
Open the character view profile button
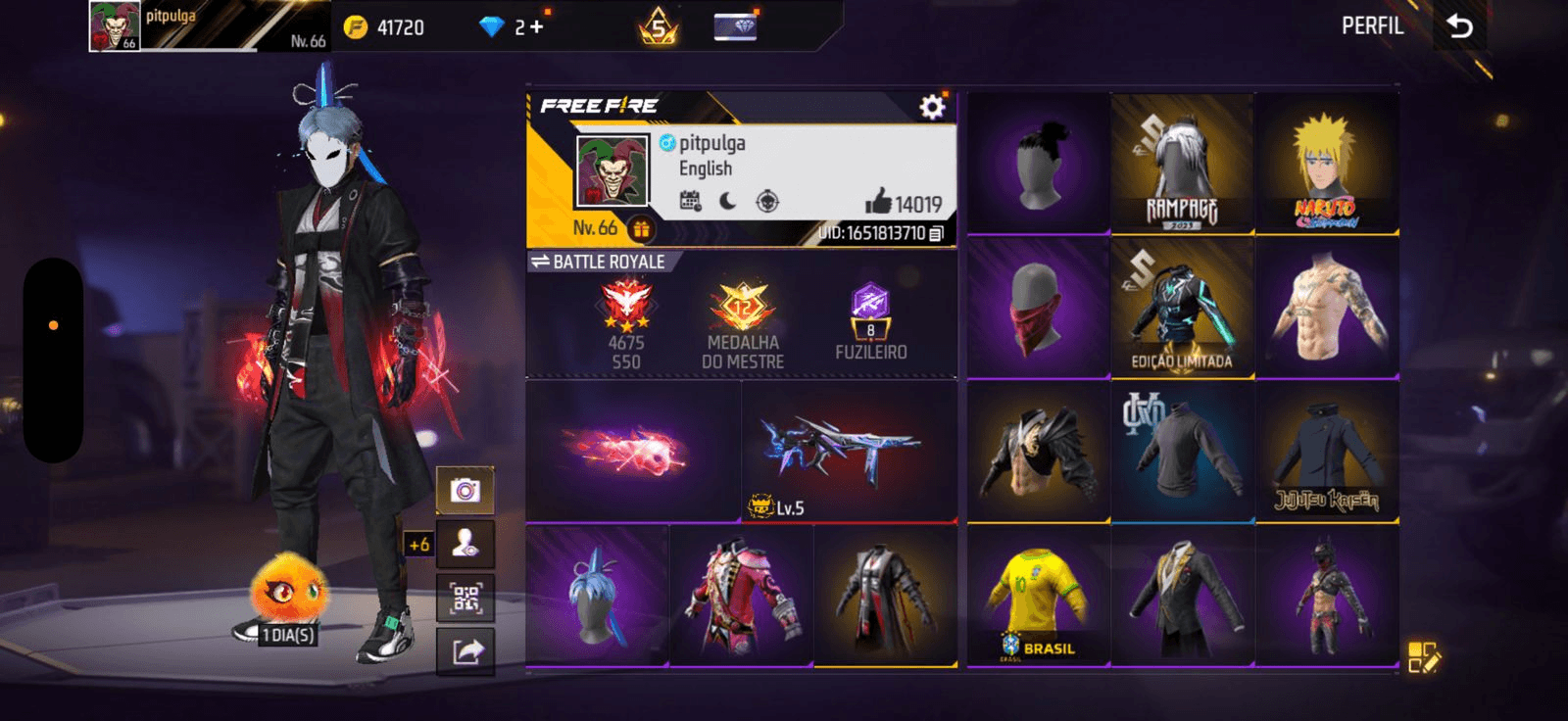(465, 544)
